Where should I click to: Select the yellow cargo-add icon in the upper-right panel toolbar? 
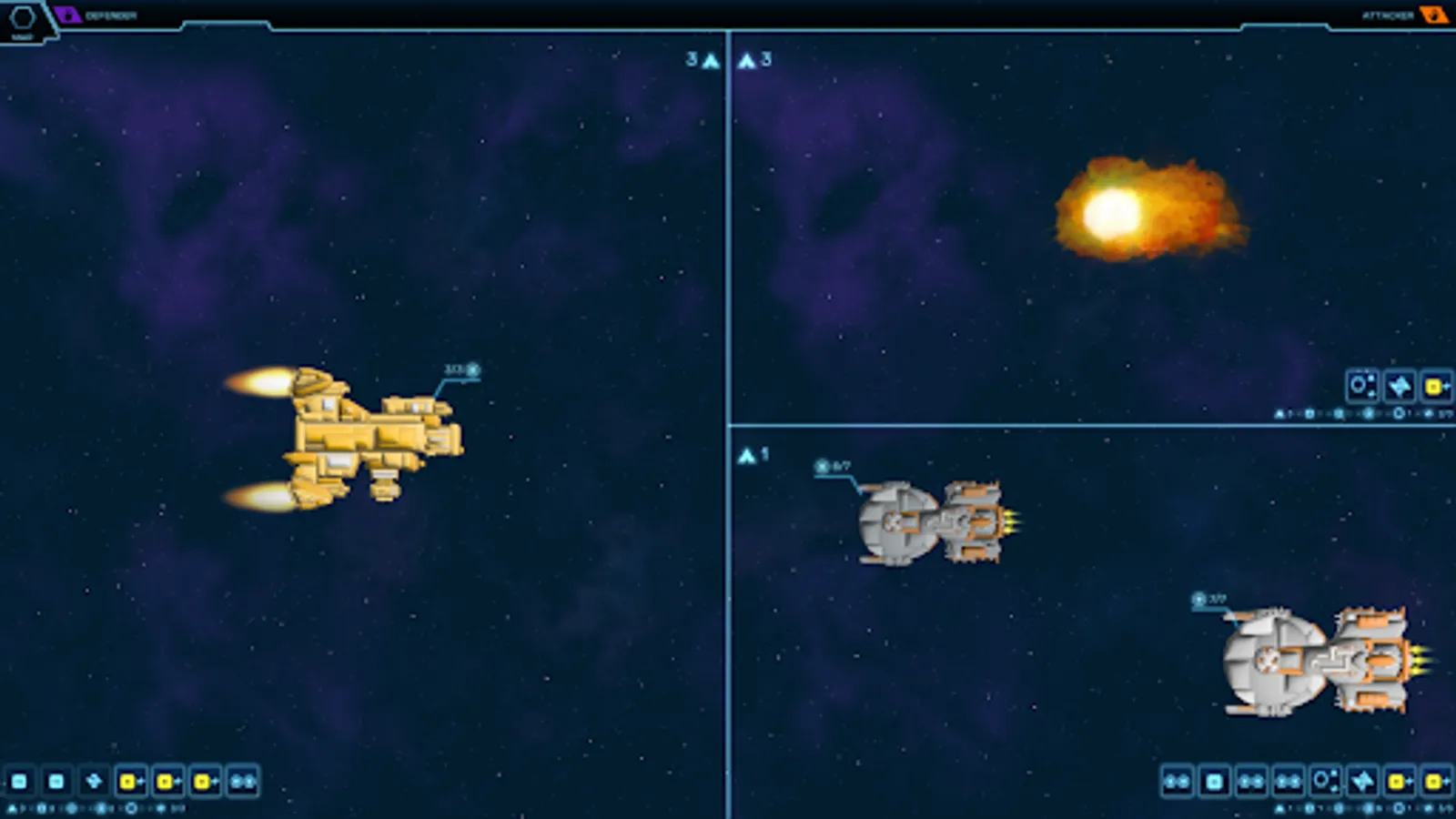coord(1437,387)
